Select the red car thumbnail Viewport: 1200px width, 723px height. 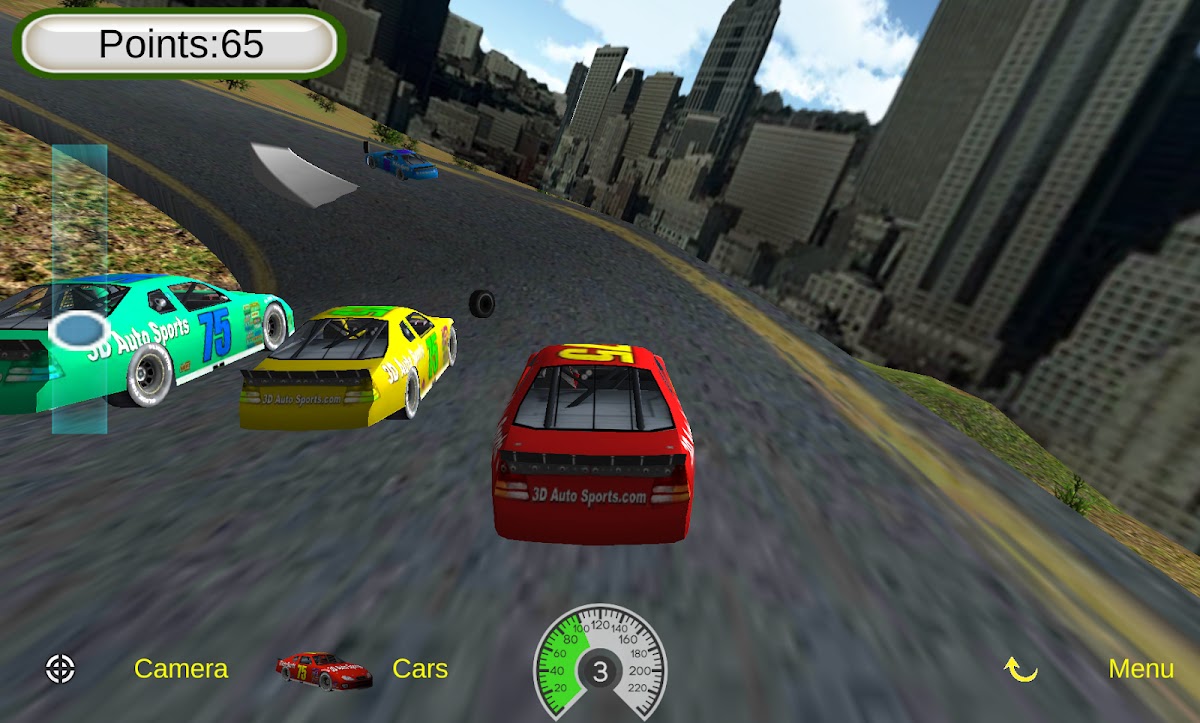(x=324, y=670)
